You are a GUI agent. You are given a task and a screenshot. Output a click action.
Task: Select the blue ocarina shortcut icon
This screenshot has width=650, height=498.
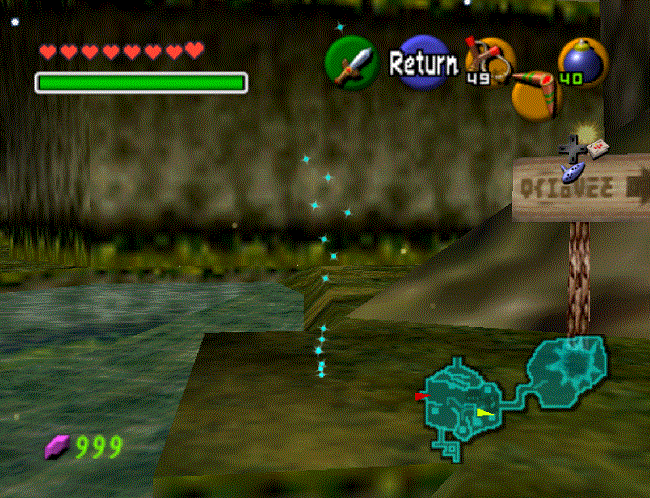click(574, 173)
